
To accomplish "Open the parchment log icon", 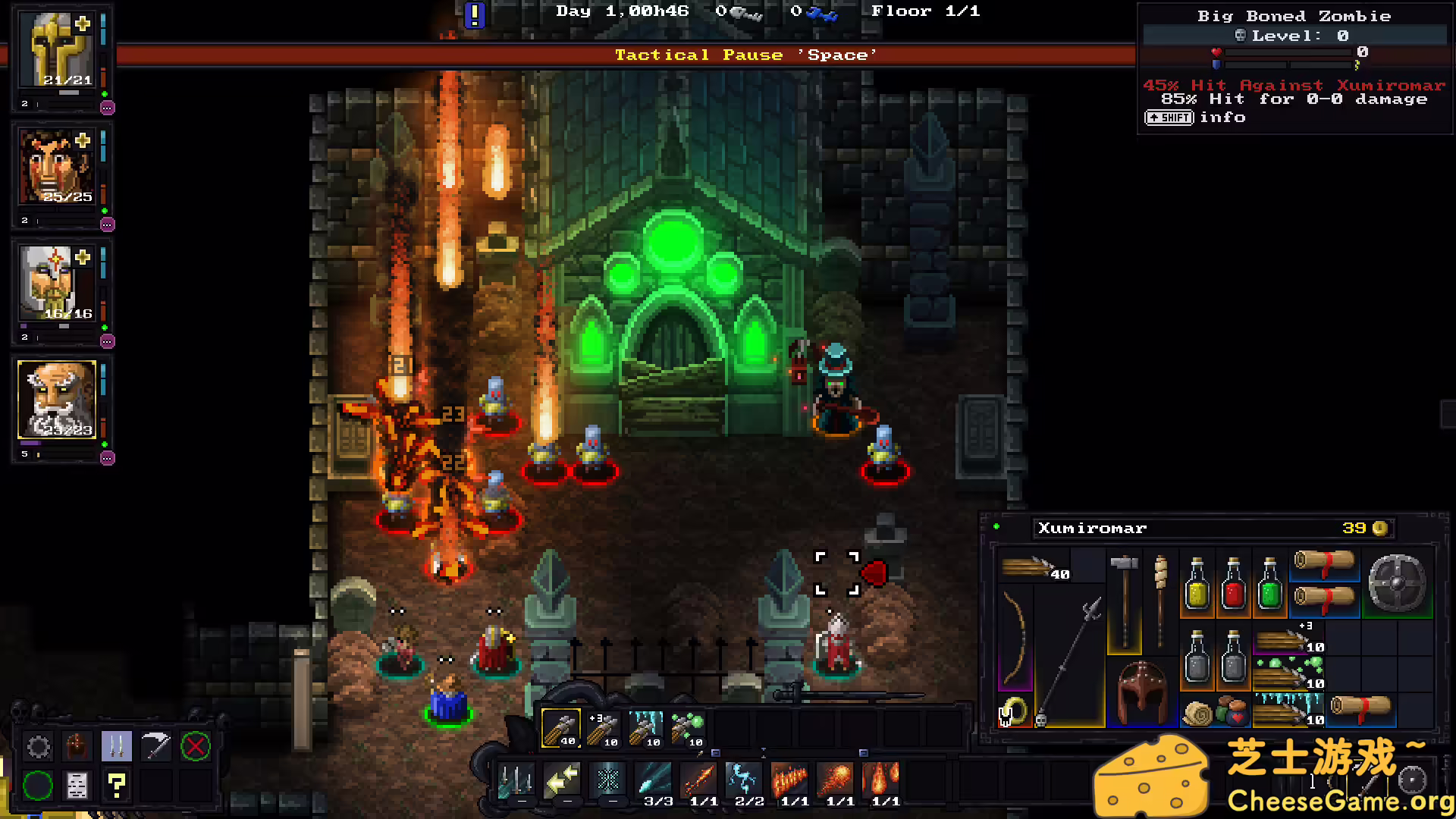I will (77, 786).
